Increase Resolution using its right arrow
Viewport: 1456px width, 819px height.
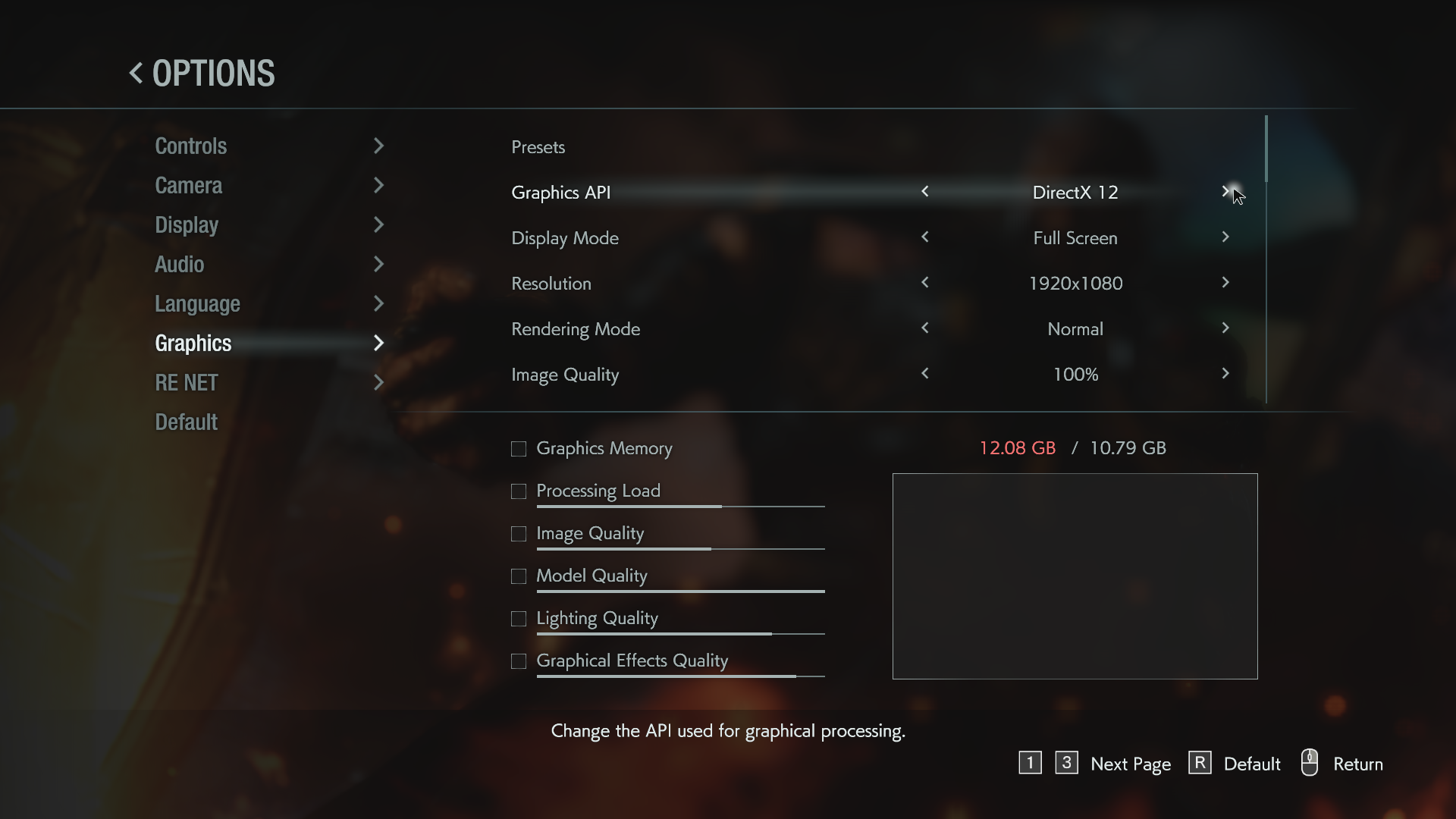click(x=1225, y=283)
